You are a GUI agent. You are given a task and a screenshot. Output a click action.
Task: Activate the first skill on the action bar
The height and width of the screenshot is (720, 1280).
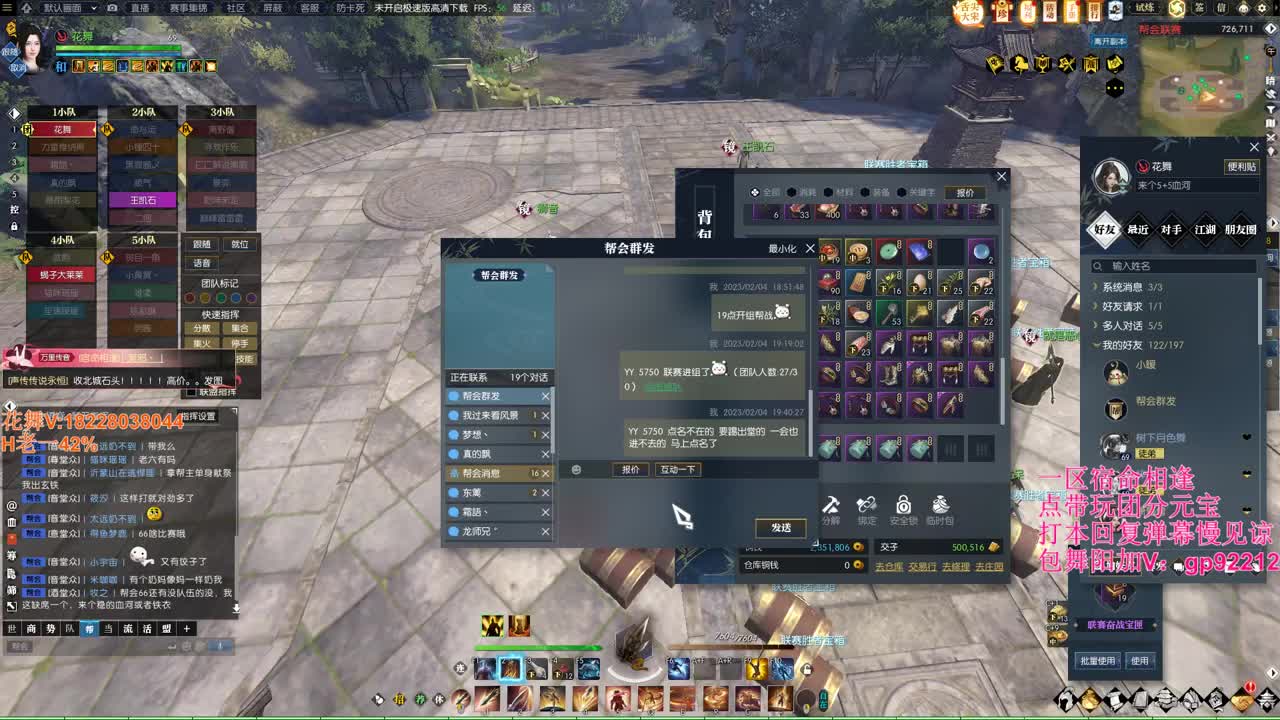(485, 668)
